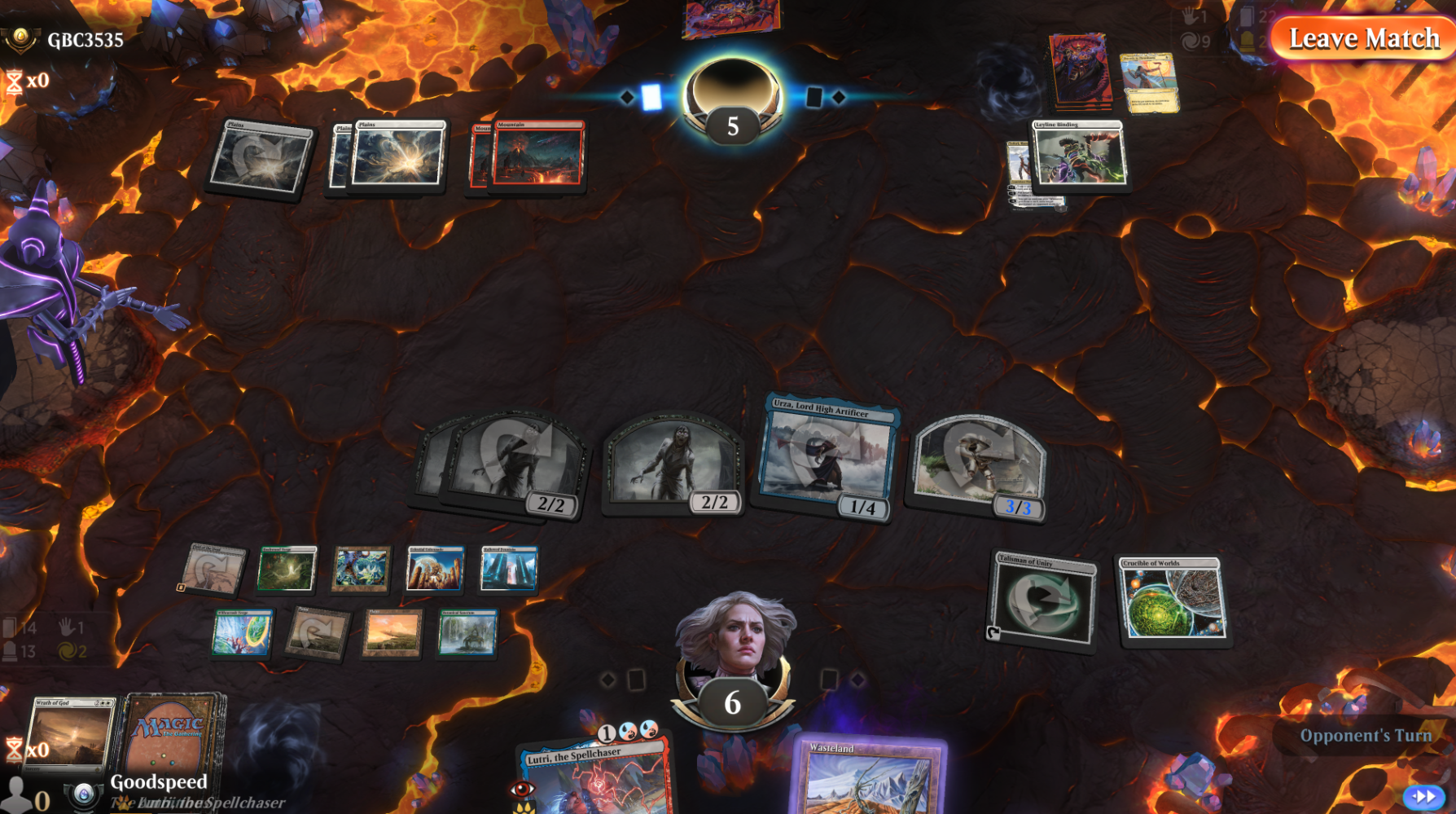Open the Lutri companion emblem
Screen dimensions: 1456x814
[83, 795]
